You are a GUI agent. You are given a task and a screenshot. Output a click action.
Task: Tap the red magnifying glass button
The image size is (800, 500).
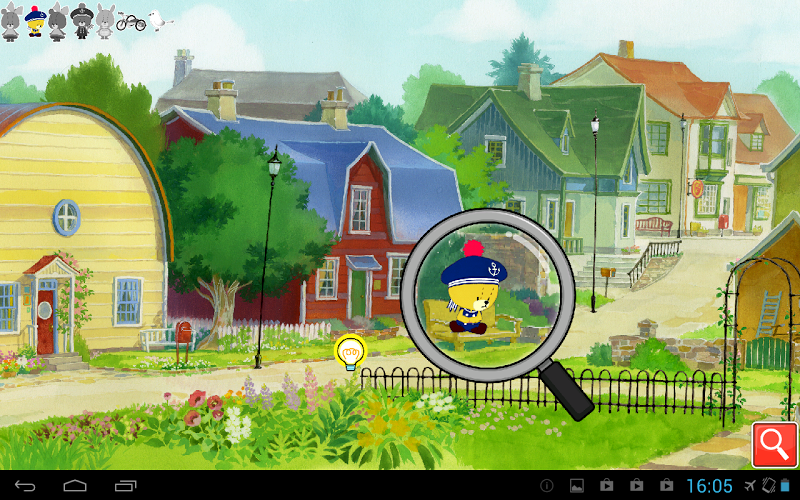click(773, 442)
